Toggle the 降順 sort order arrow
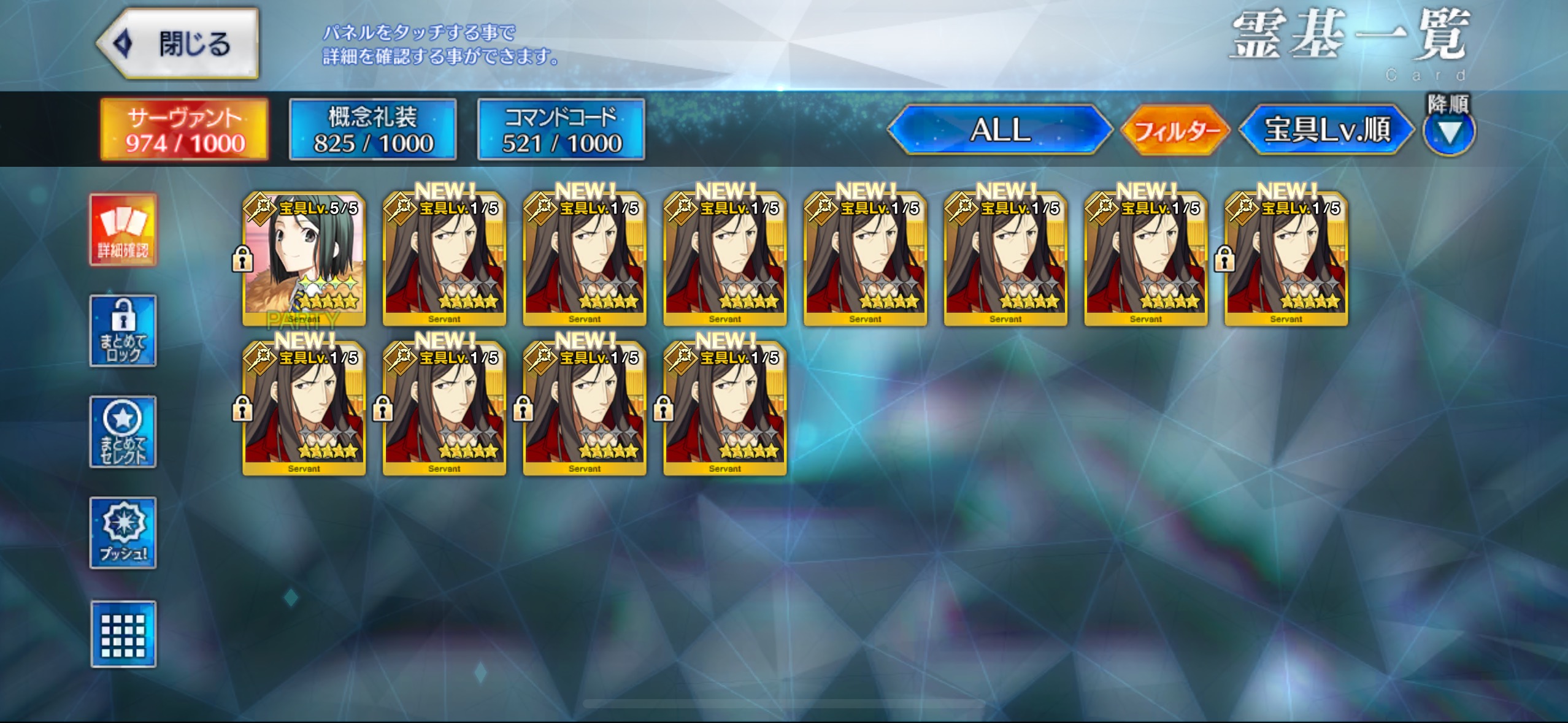This screenshot has width=1568, height=723. (1449, 132)
